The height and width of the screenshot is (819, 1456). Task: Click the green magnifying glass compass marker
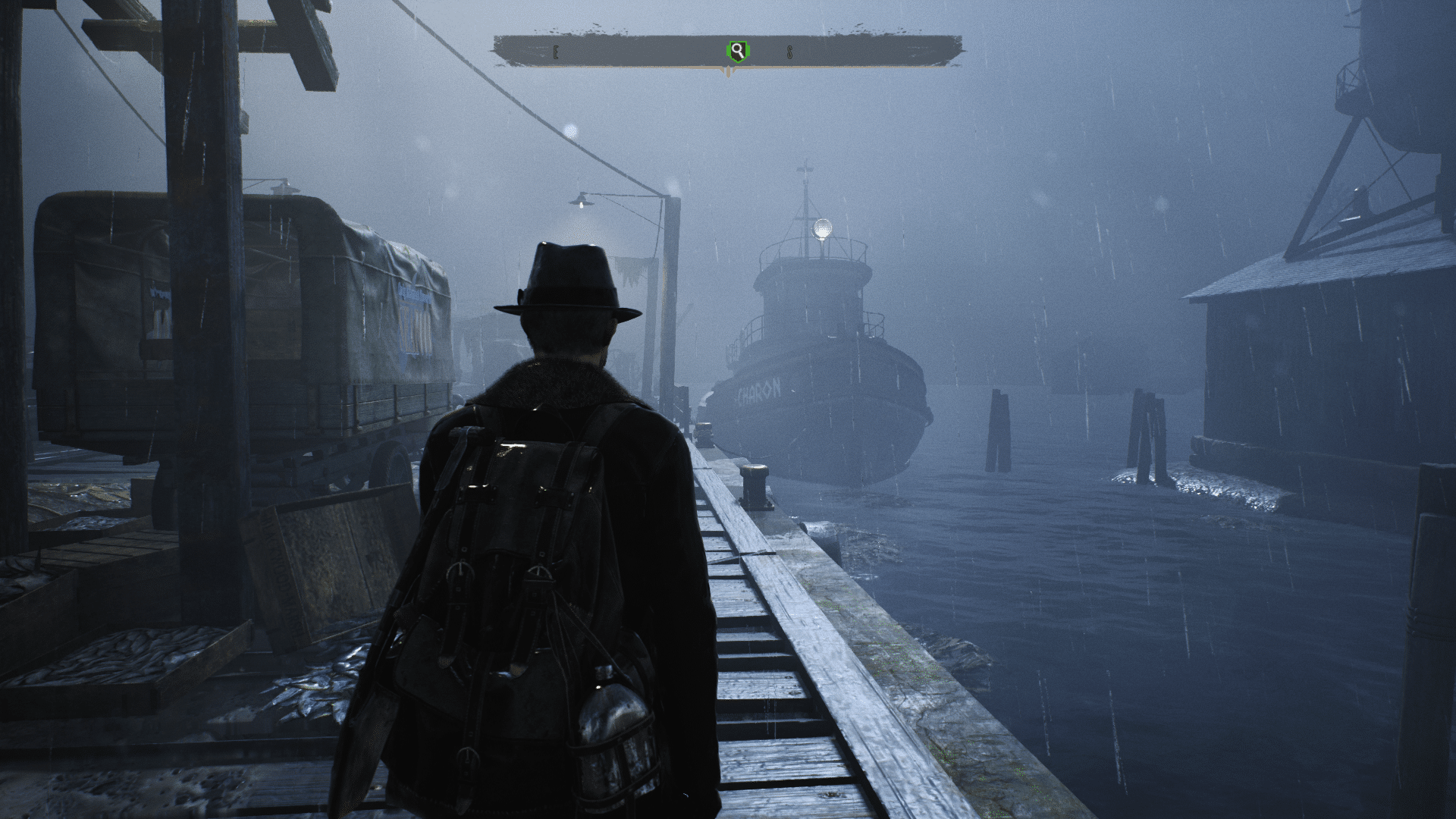tap(736, 52)
